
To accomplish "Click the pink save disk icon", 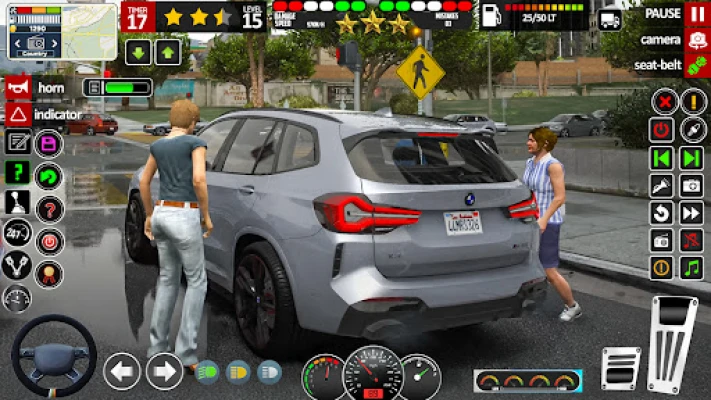I will (48, 143).
